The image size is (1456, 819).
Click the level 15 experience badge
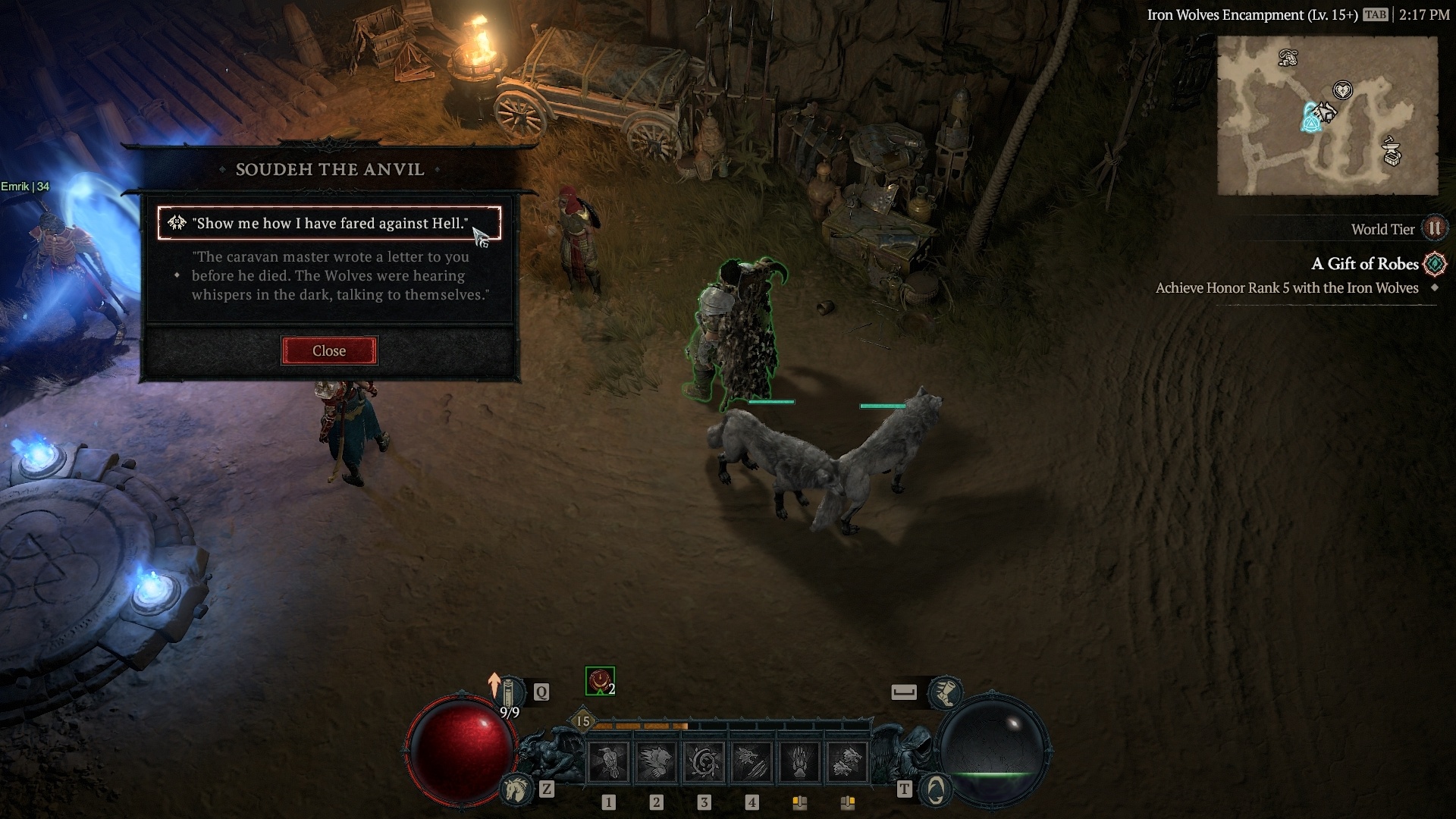click(582, 721)
